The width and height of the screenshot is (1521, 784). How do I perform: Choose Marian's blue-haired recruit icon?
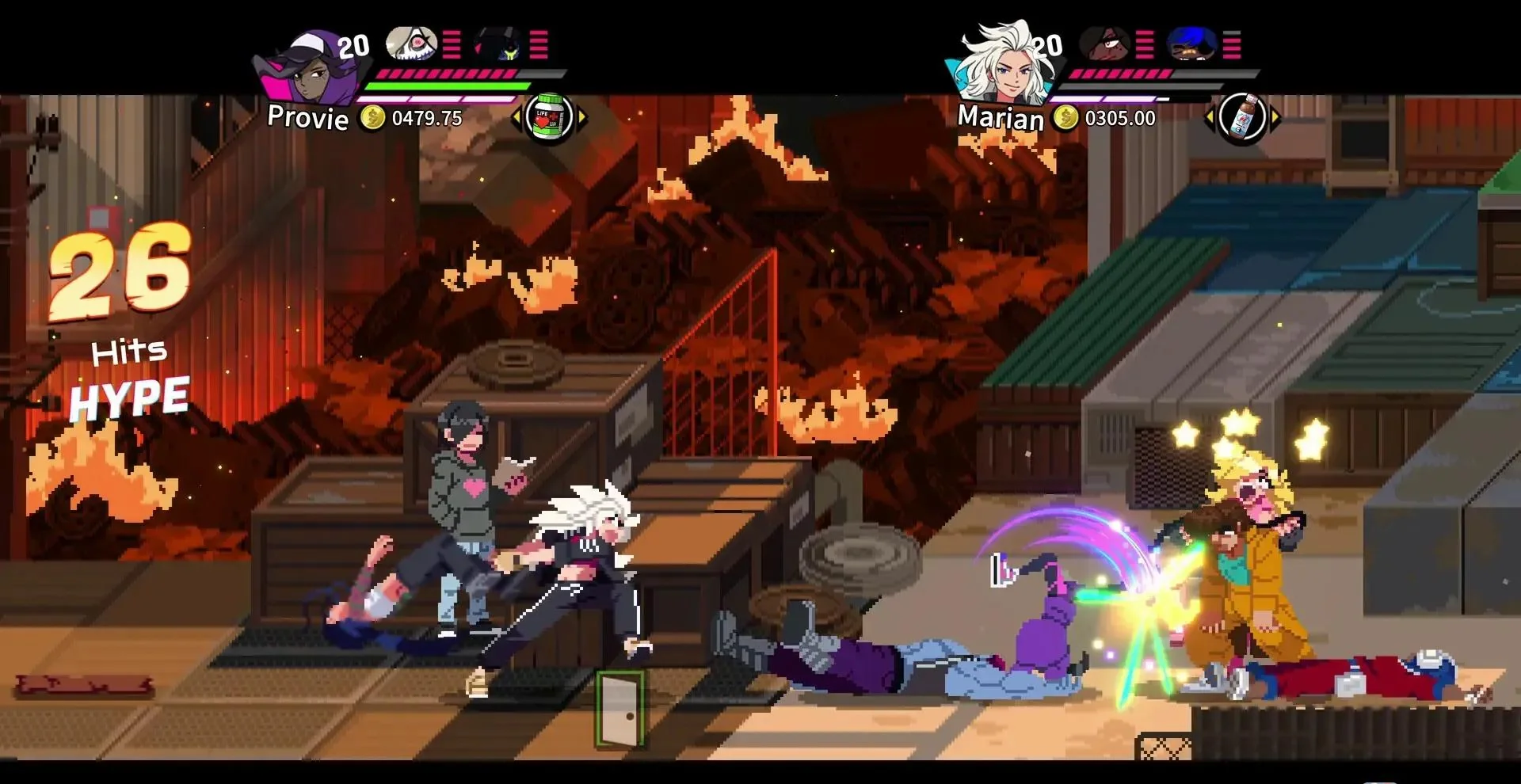click(1191, 44)
